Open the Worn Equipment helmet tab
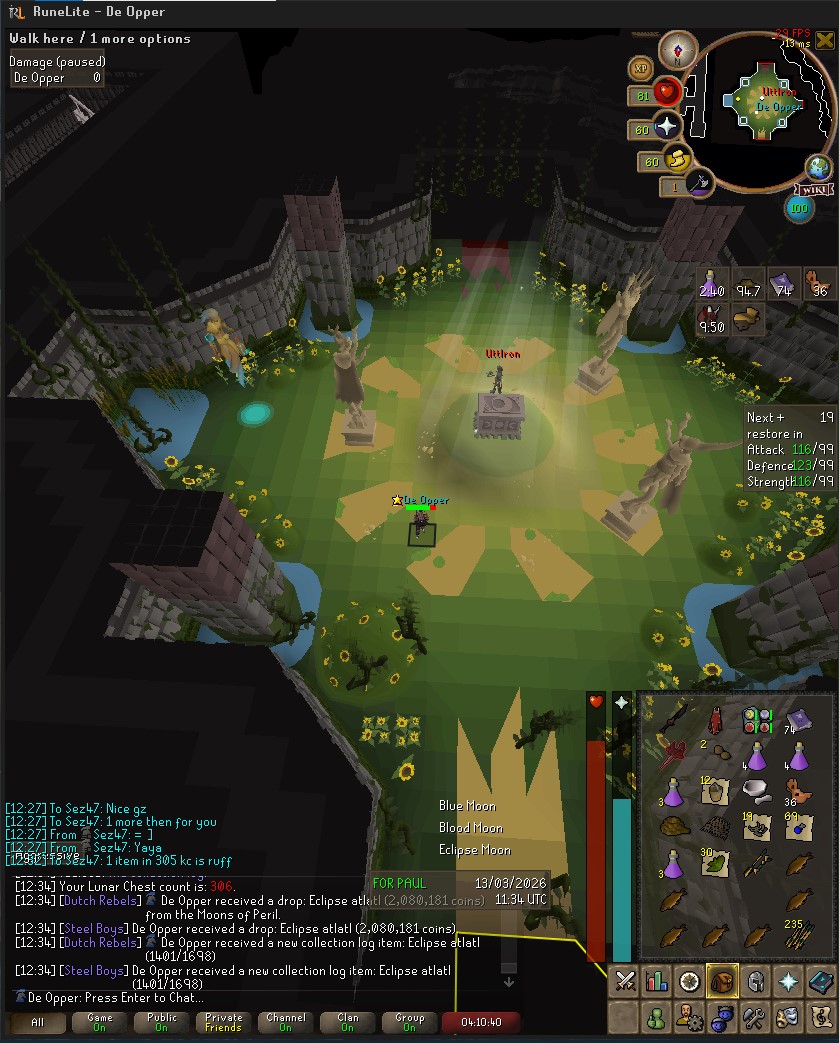 tap(754, 982)
